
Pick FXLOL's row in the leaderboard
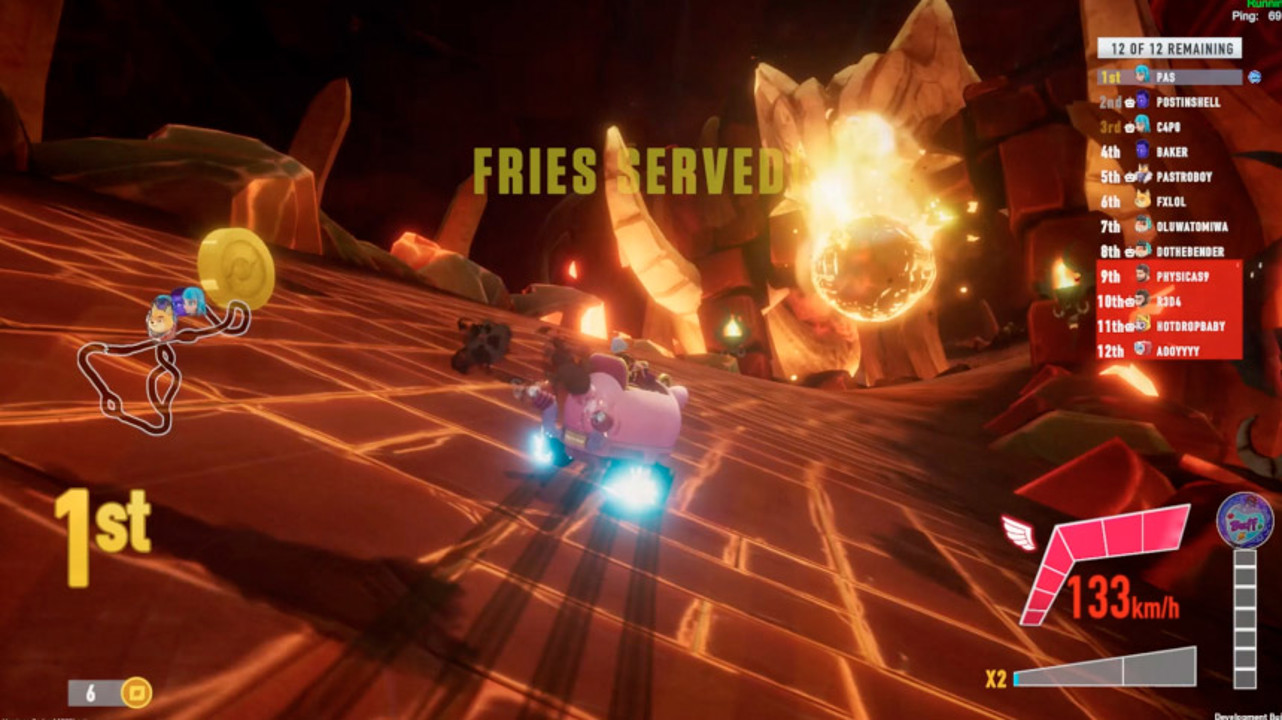coord(1170,202)
